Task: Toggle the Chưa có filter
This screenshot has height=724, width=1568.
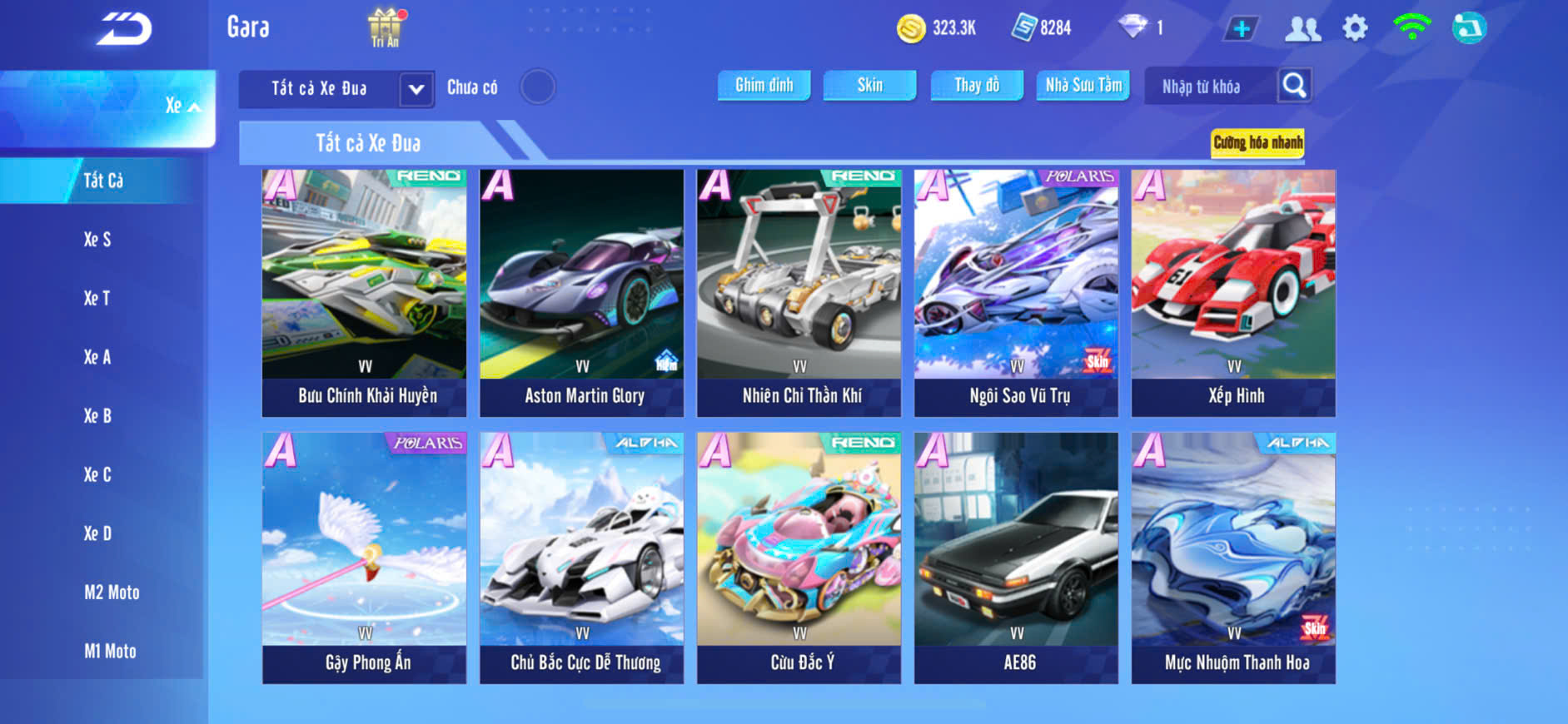Action: point(537,87)
